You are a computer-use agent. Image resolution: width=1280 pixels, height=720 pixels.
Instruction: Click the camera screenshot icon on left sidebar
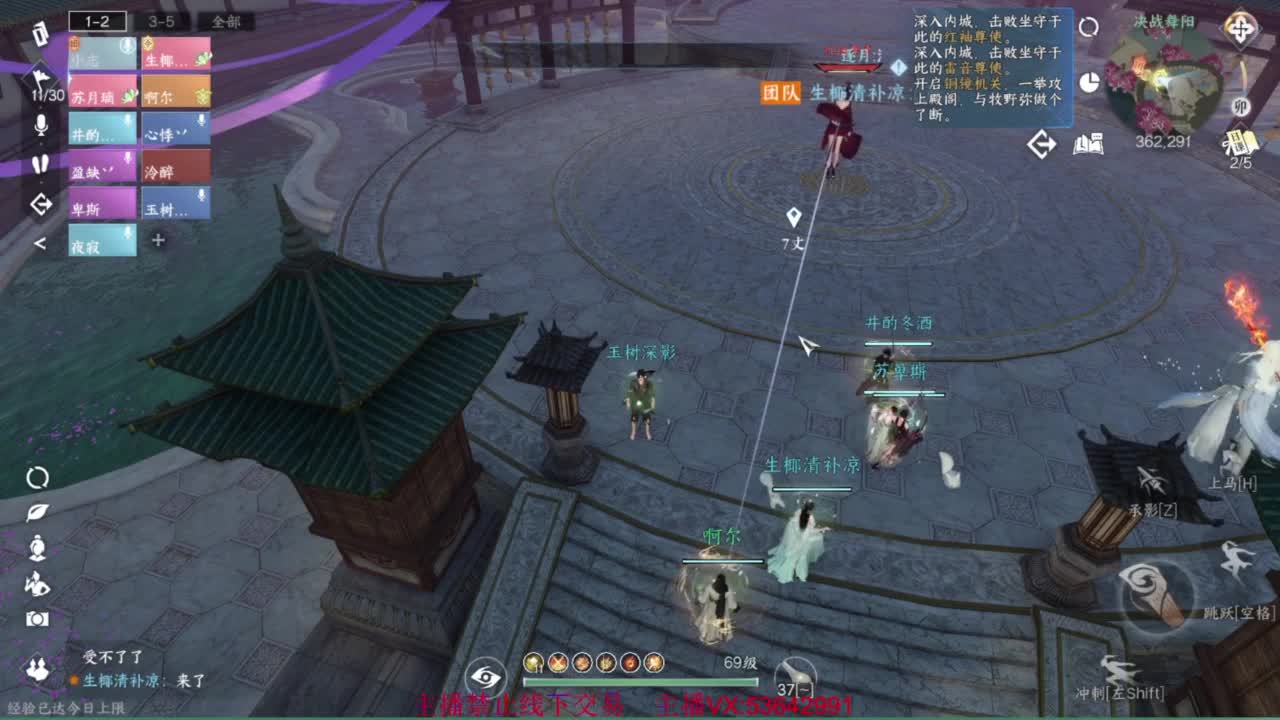coord(38,618)
